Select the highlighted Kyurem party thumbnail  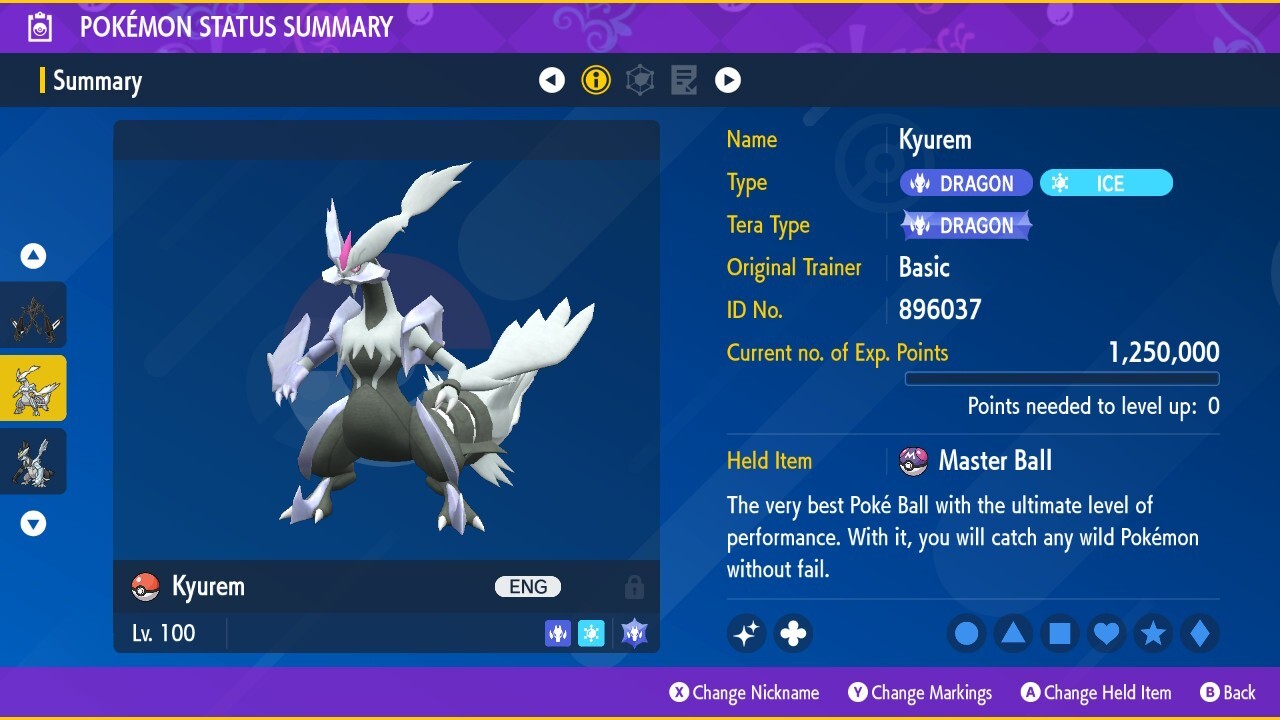[x=34, y=388]
